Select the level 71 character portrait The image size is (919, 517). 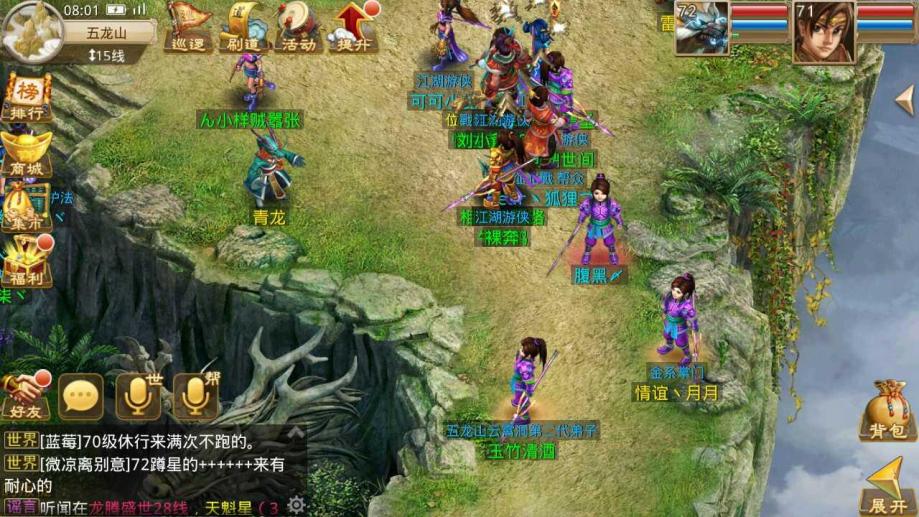click(x=824, y=28)
